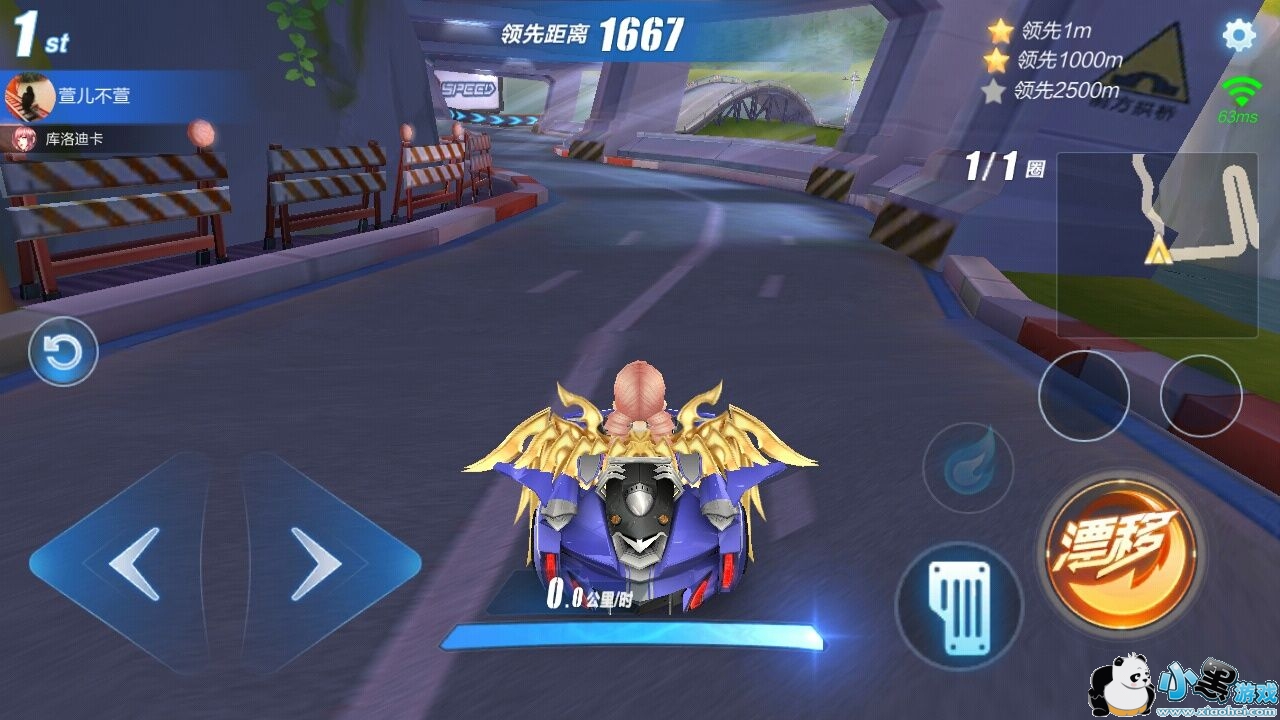Viewport: 1280px width, 720px height.
Task: Steer right with the right arrow
Action: coord(315,564)
